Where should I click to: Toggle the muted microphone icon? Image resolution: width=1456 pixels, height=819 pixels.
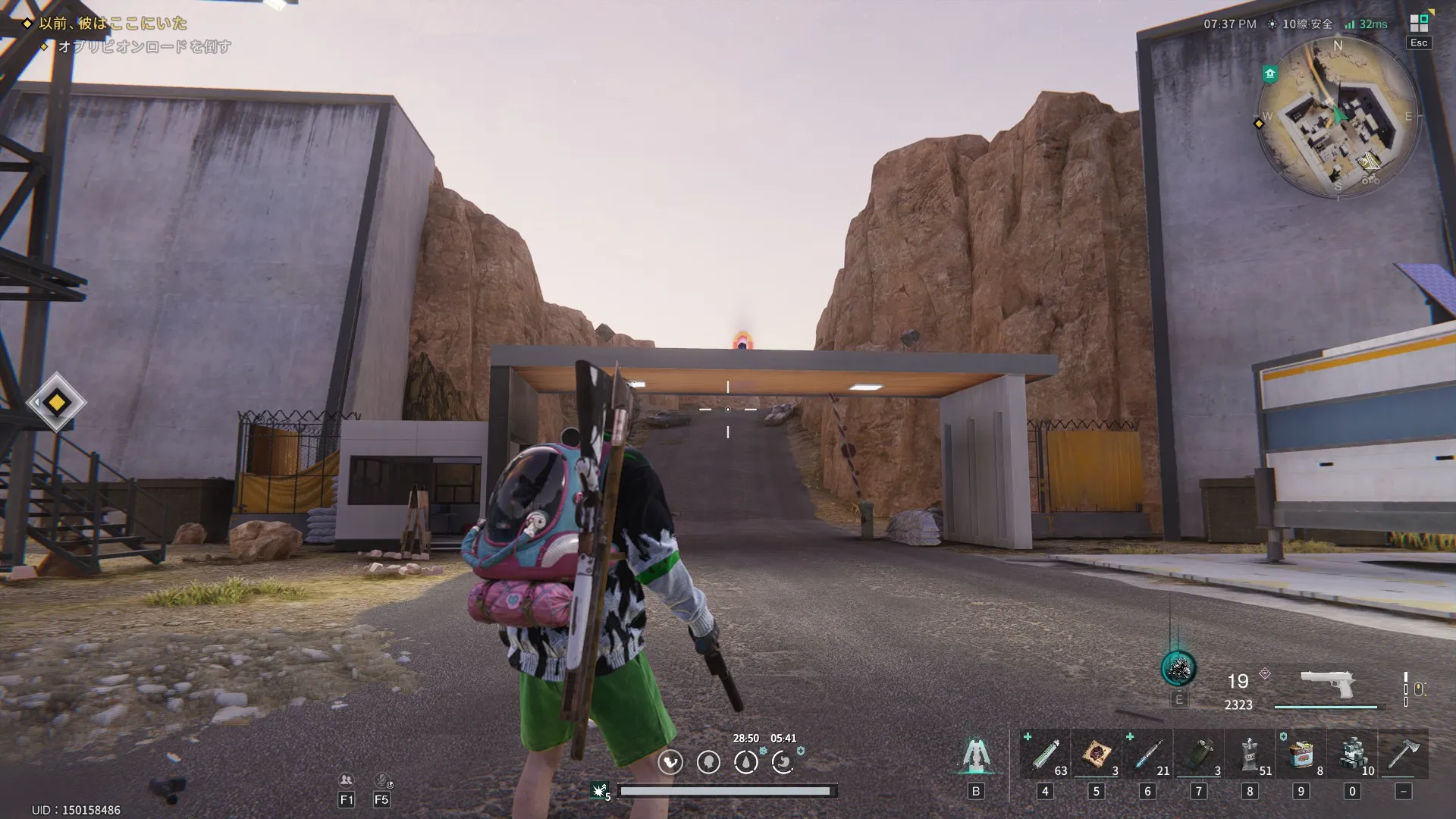382,780
